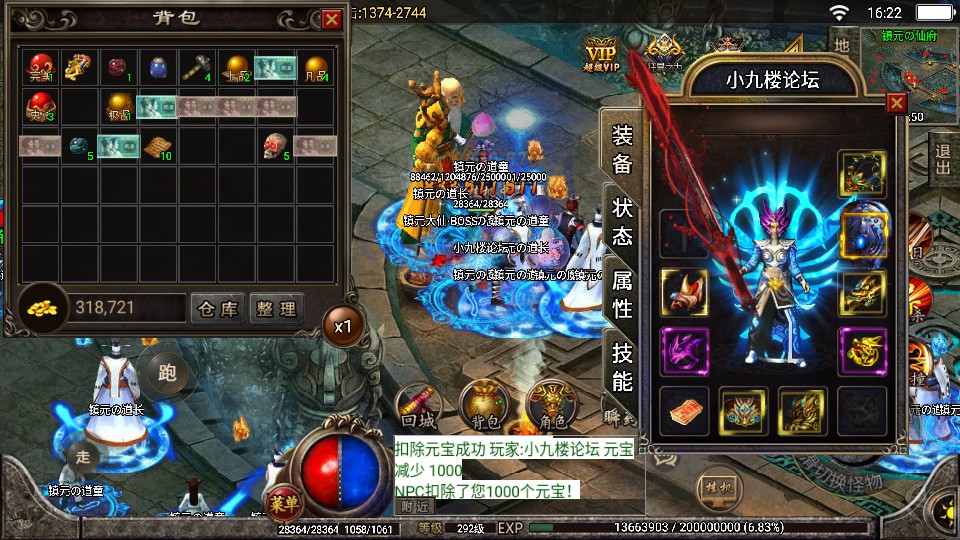This screenshot has width=960, height=540.
Task: Toggle 跑 run mode
Action: (167, 372)
